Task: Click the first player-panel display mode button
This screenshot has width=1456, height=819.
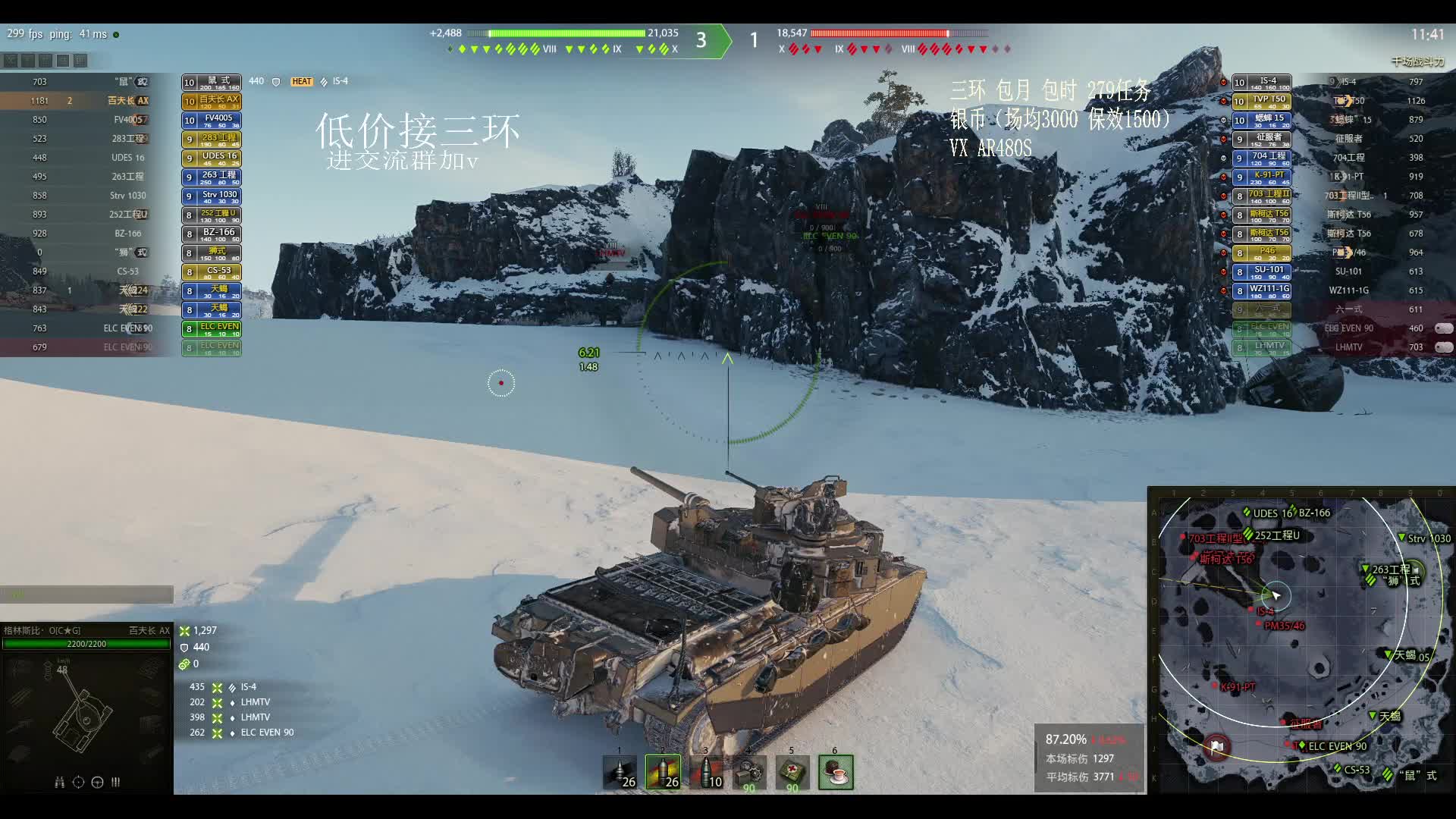Action: [10, 61]
